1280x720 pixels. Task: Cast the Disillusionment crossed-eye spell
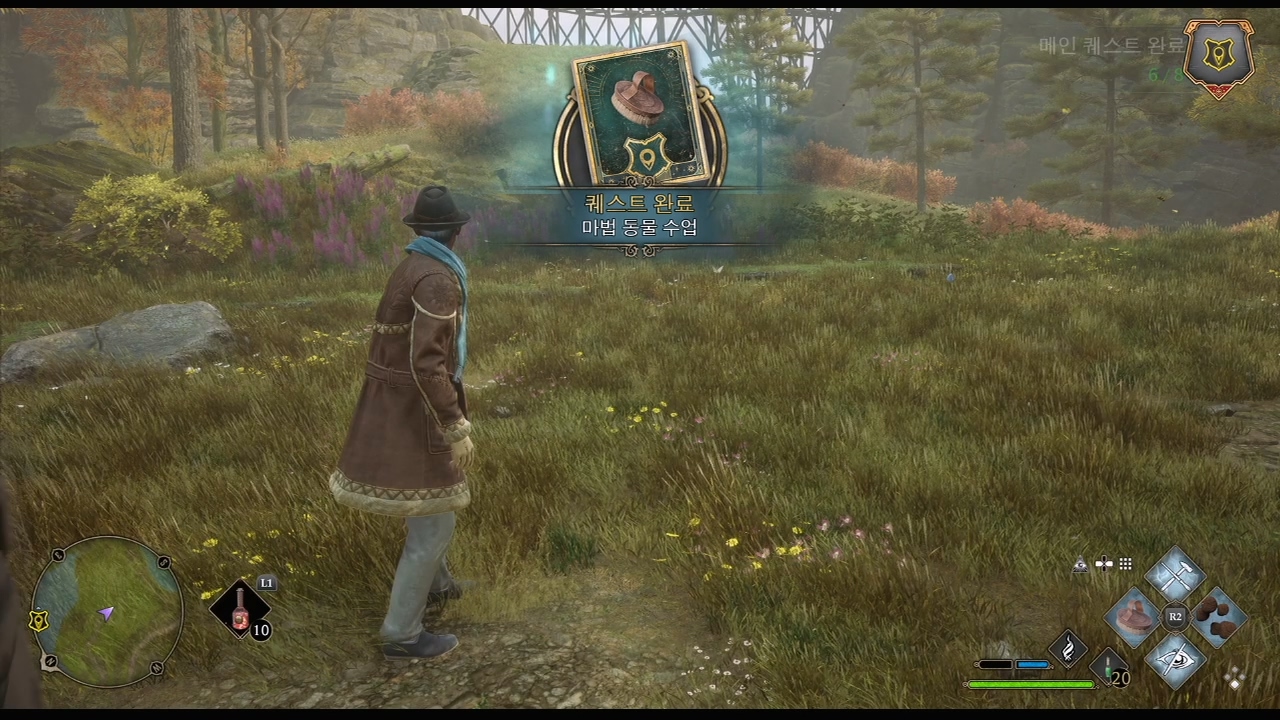tap(1174, 658)
